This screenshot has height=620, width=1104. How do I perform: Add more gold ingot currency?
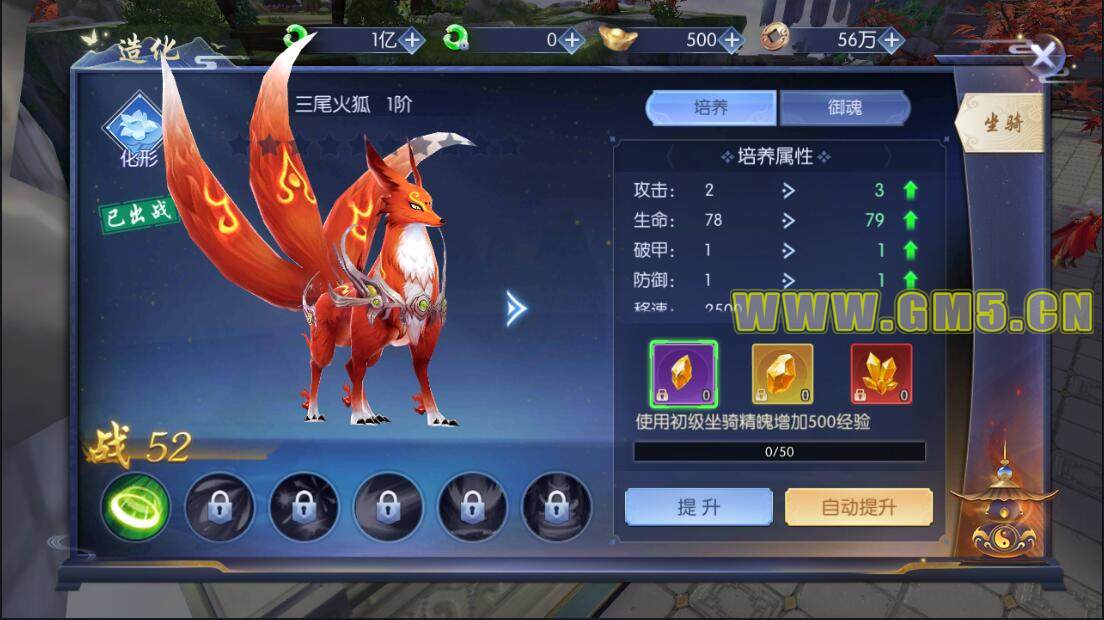pos(731,40)
